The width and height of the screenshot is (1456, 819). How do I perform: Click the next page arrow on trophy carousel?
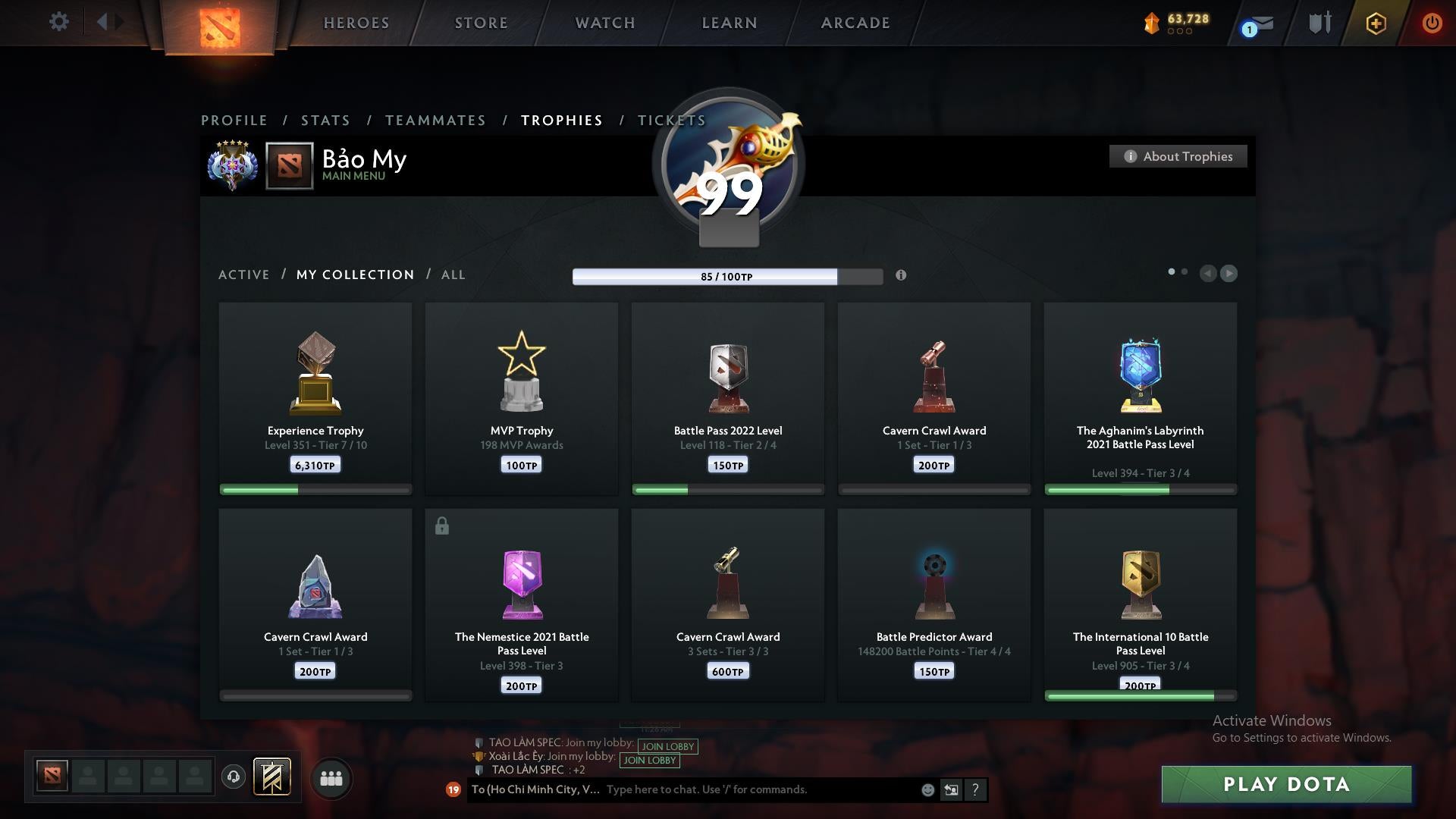coord(1228,274)
